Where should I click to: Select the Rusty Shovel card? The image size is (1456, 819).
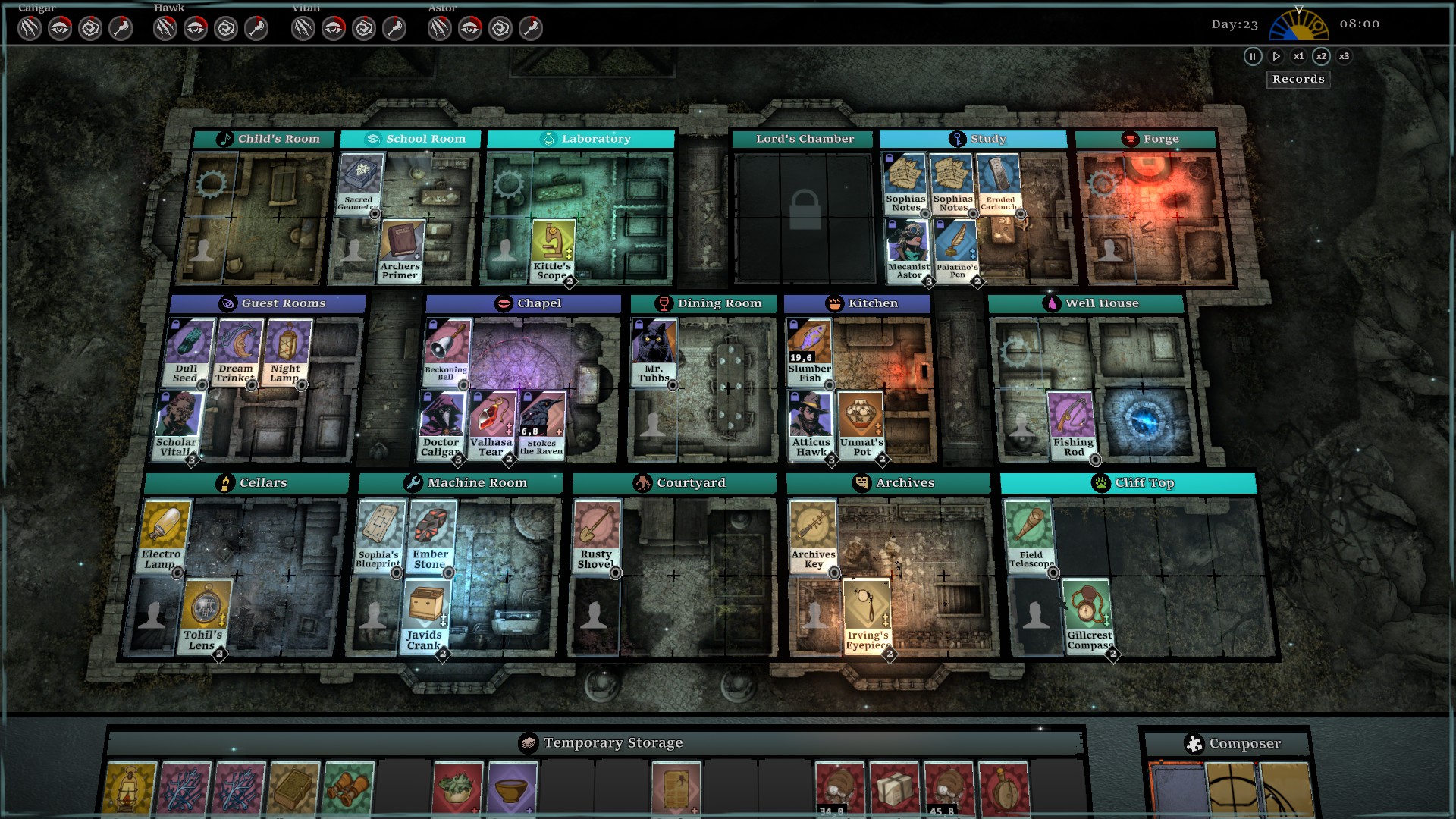coord(596,536)
